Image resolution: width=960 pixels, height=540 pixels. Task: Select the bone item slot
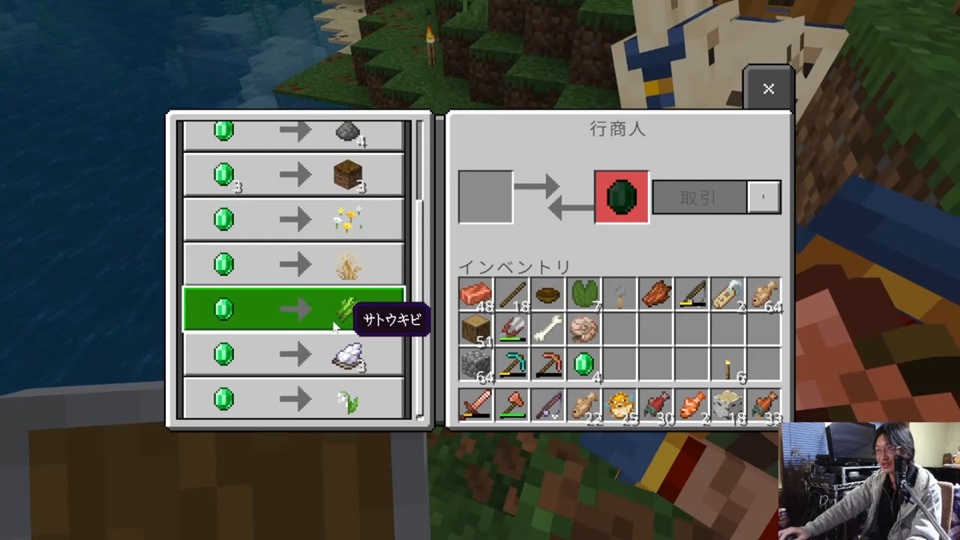(548, 329)
